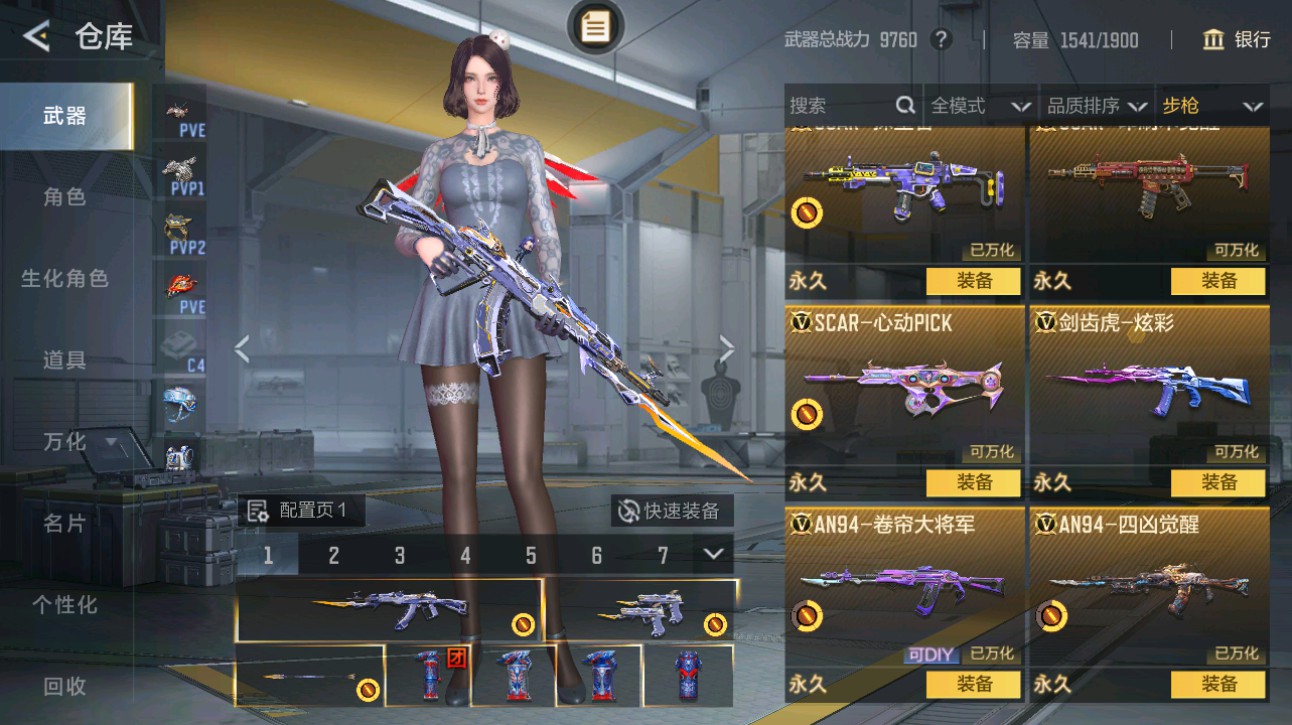Equip the 剑齿虎-炫彩 rifle
1292x725 pixels.
(x=1218, y=482)
